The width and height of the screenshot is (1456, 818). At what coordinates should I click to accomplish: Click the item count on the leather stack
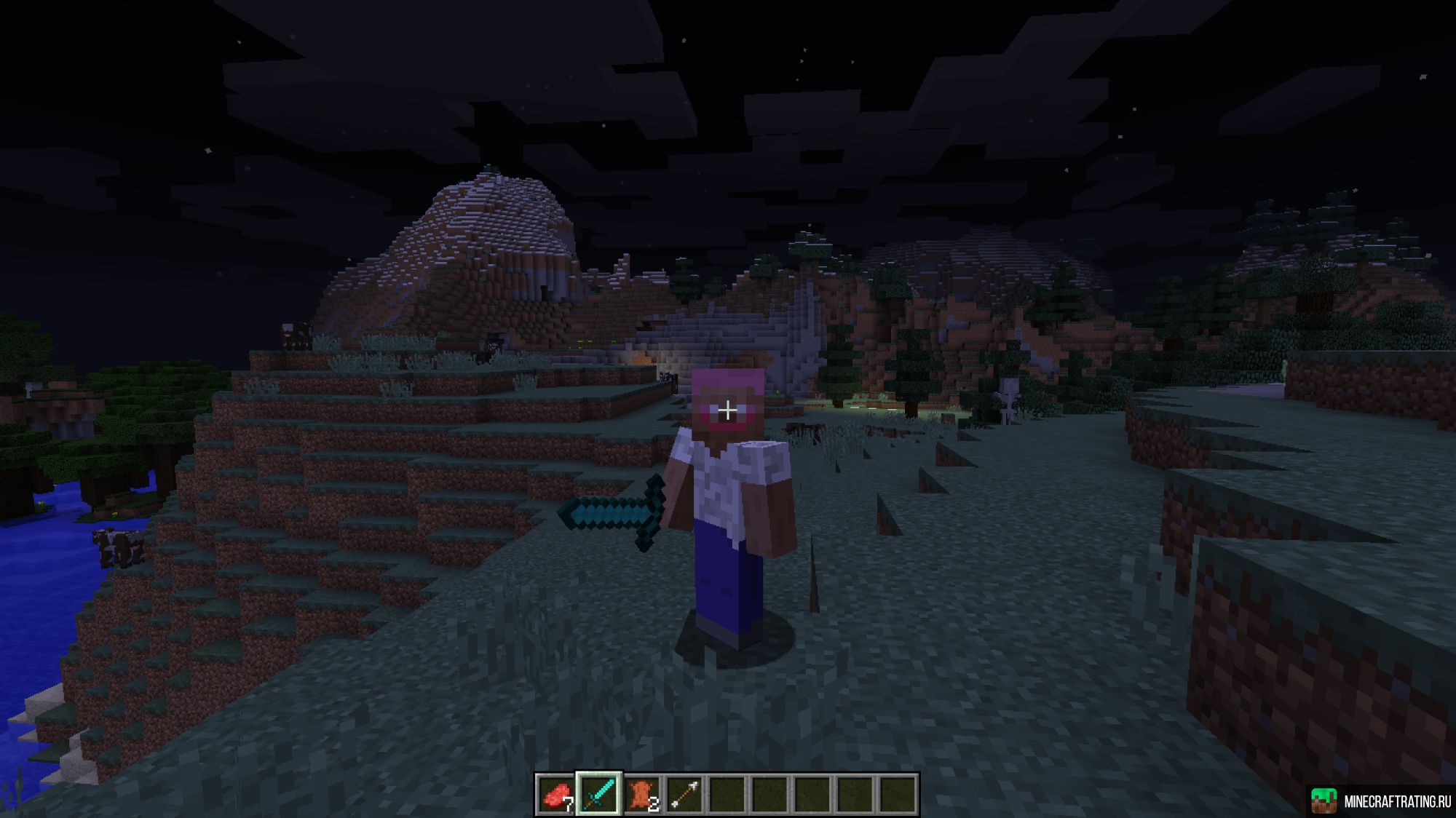click(x=654, y=803)
